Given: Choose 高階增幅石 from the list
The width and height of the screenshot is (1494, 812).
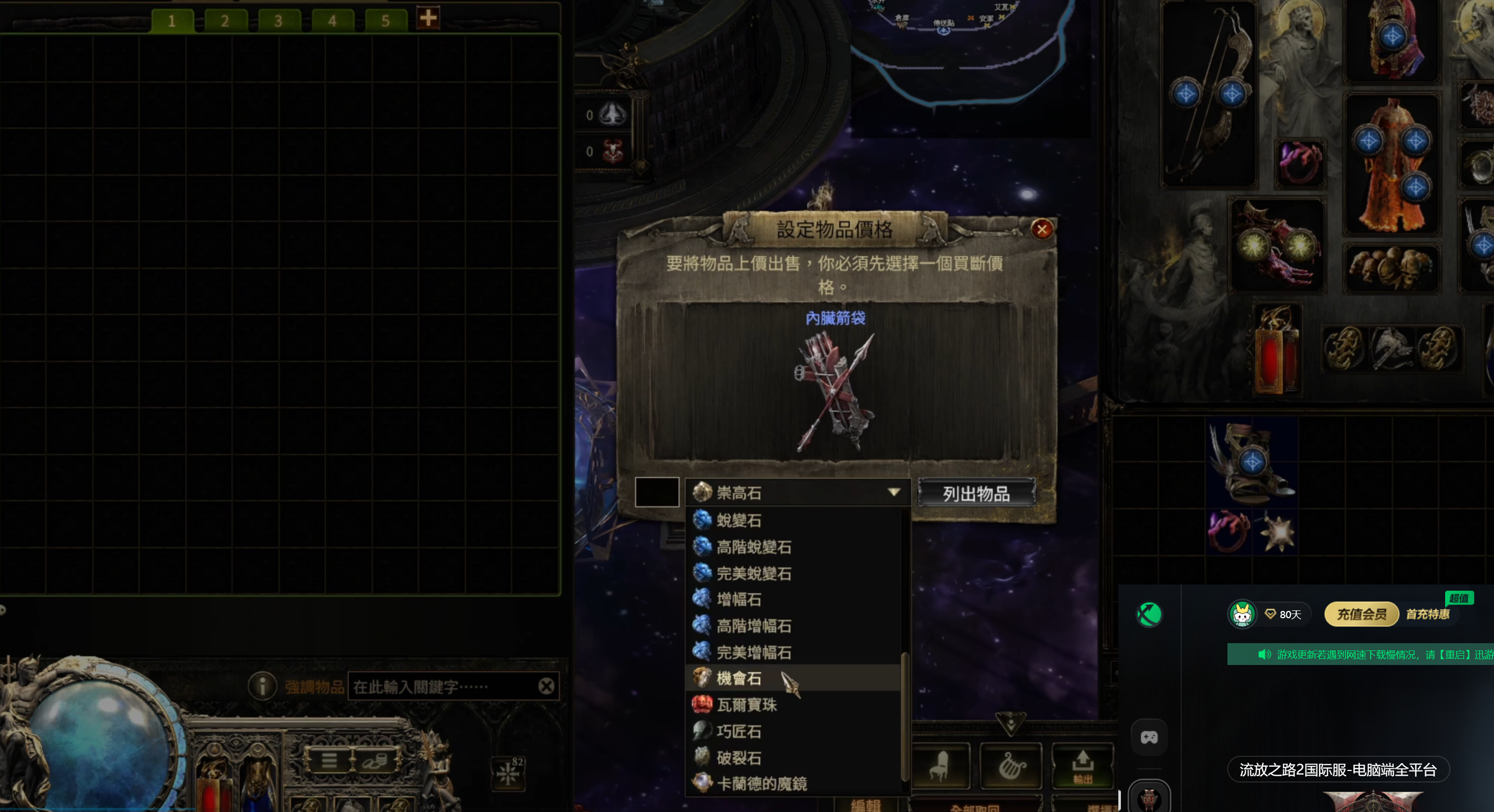Looking at the screenshot, I should 753,626.
